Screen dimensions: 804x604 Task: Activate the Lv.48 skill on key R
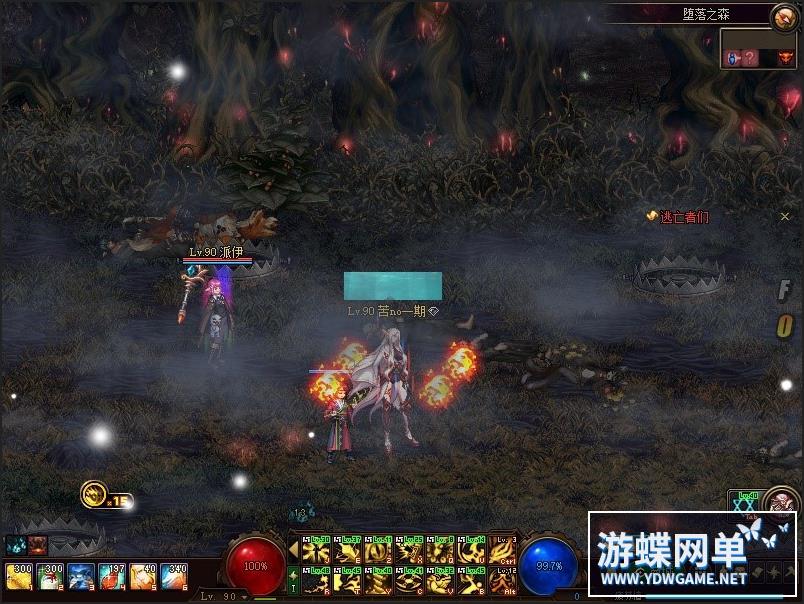tap(317, 580)
